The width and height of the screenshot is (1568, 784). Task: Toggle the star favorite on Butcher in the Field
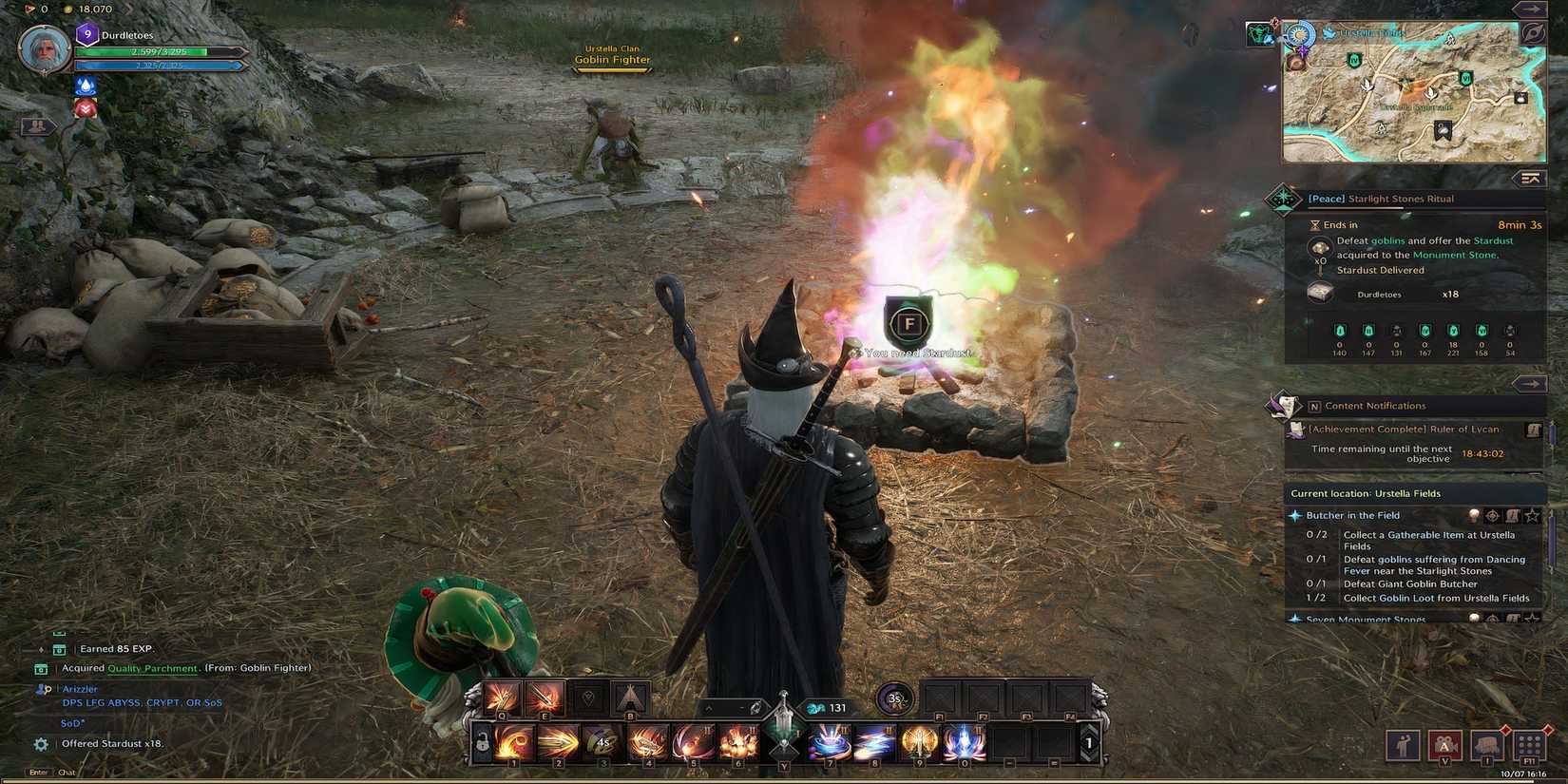click(x=1531, y=515)
